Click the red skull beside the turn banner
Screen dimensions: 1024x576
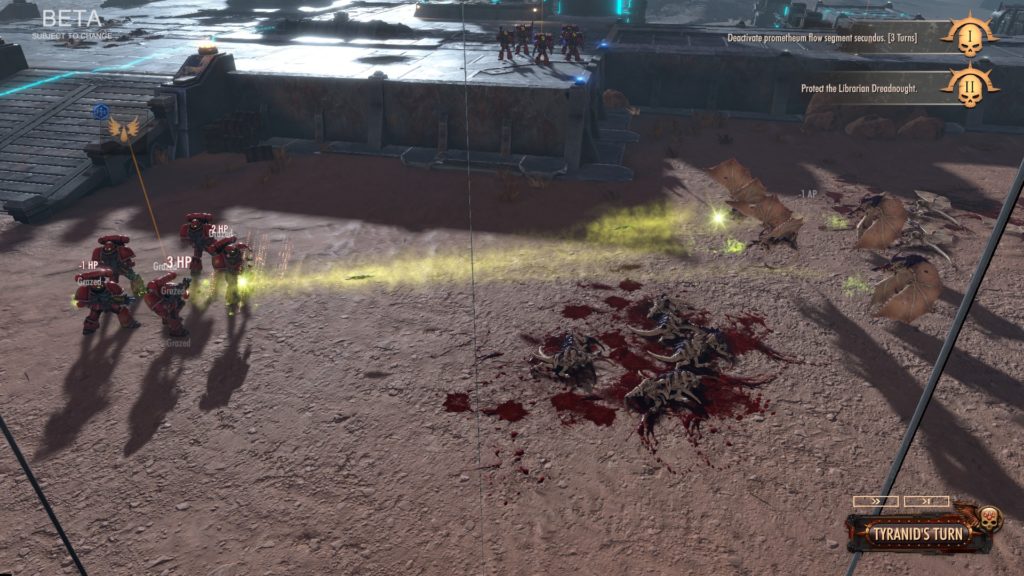988,519
